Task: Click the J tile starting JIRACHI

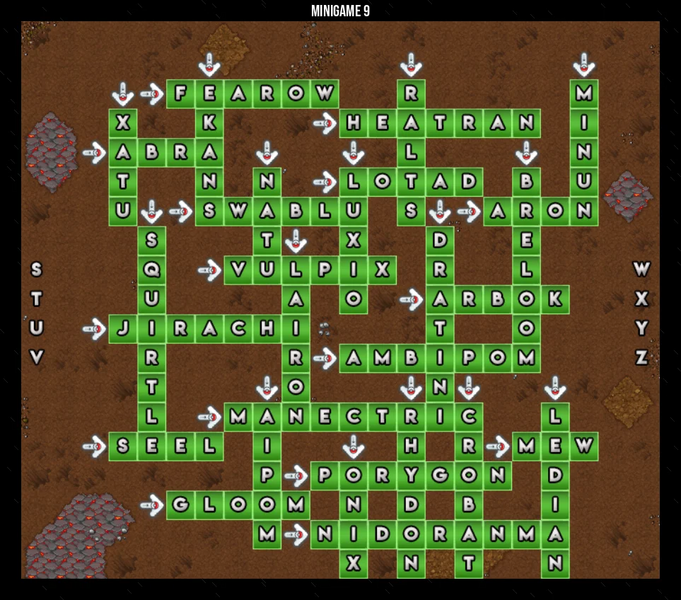Action: (123, 327)
